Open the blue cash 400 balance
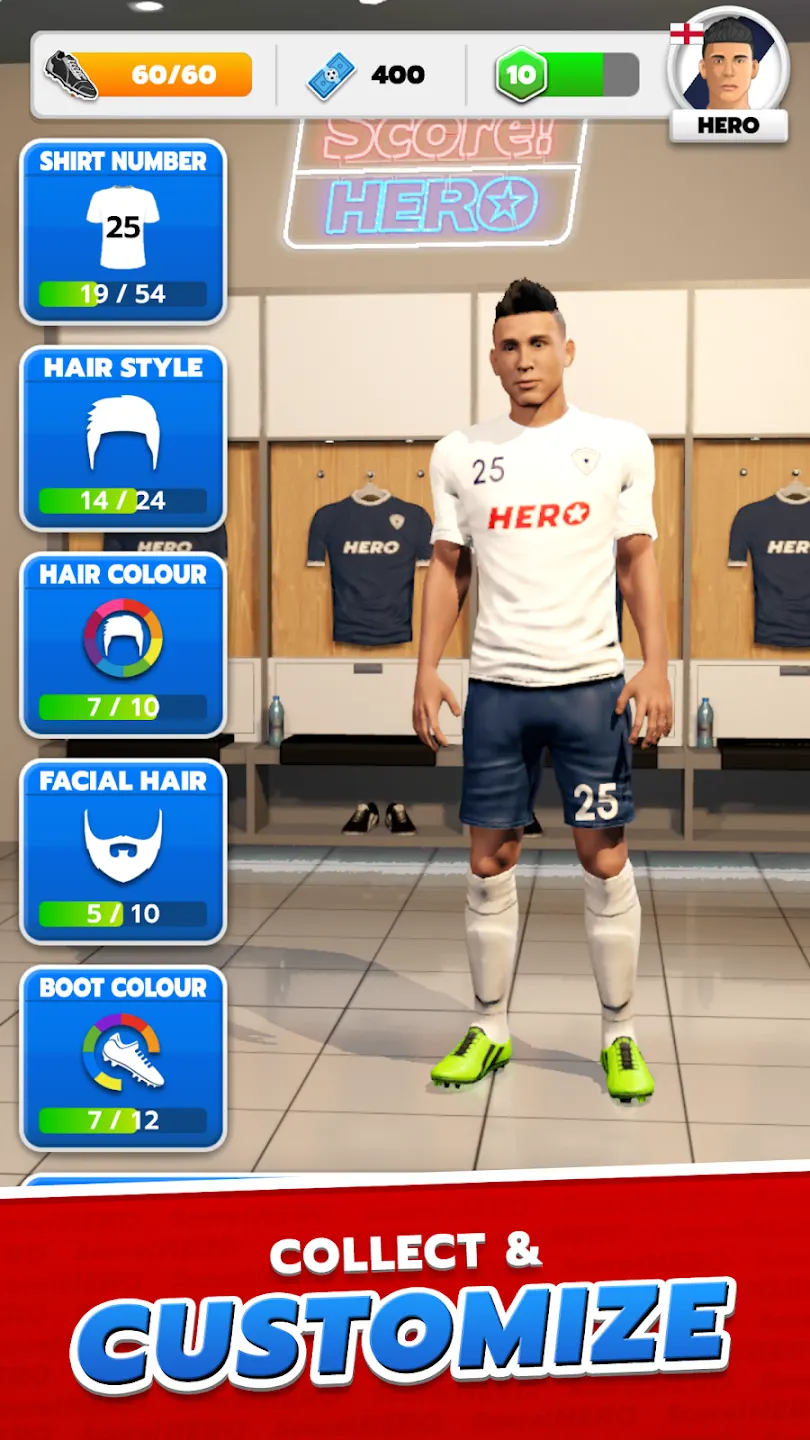Image resolution: width=810 pixels, height=1440 pixels. [x=368, y=75]
